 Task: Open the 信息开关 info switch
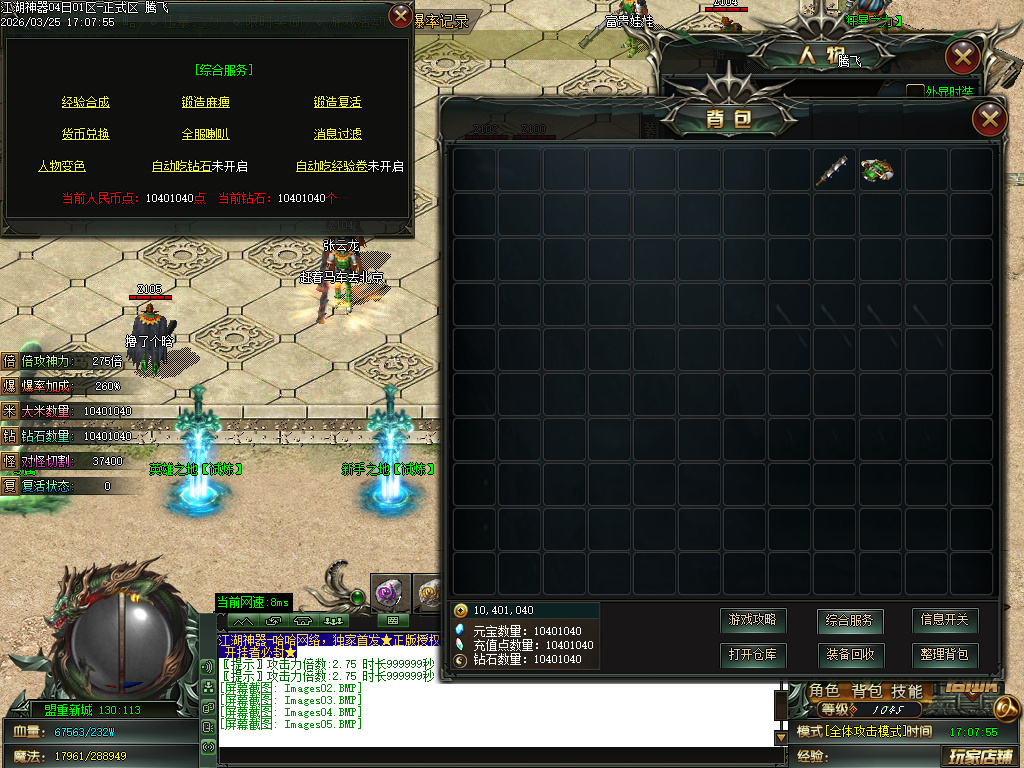(944, 620)
